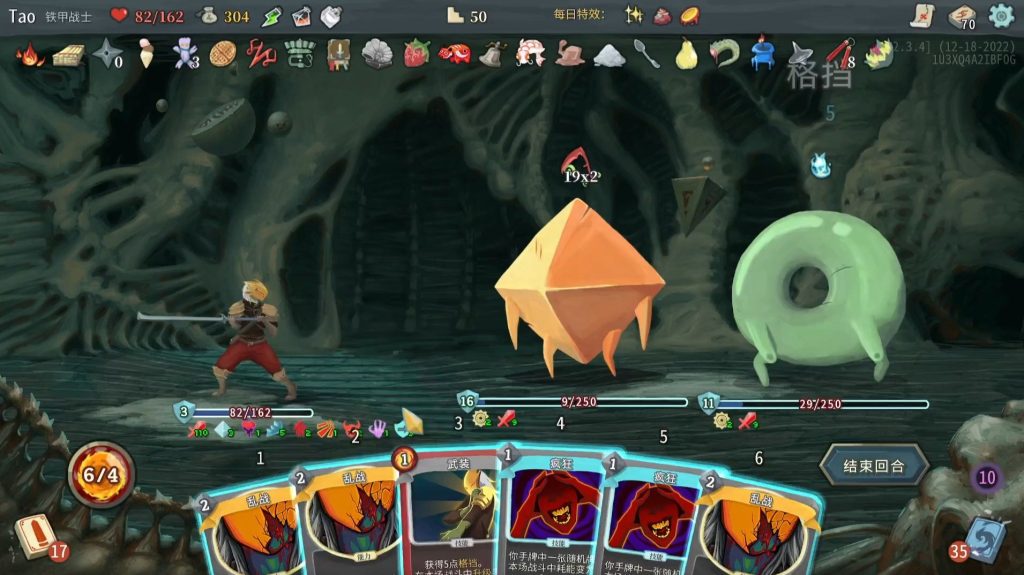Inspect the Shuriken relic

[106, 54]
